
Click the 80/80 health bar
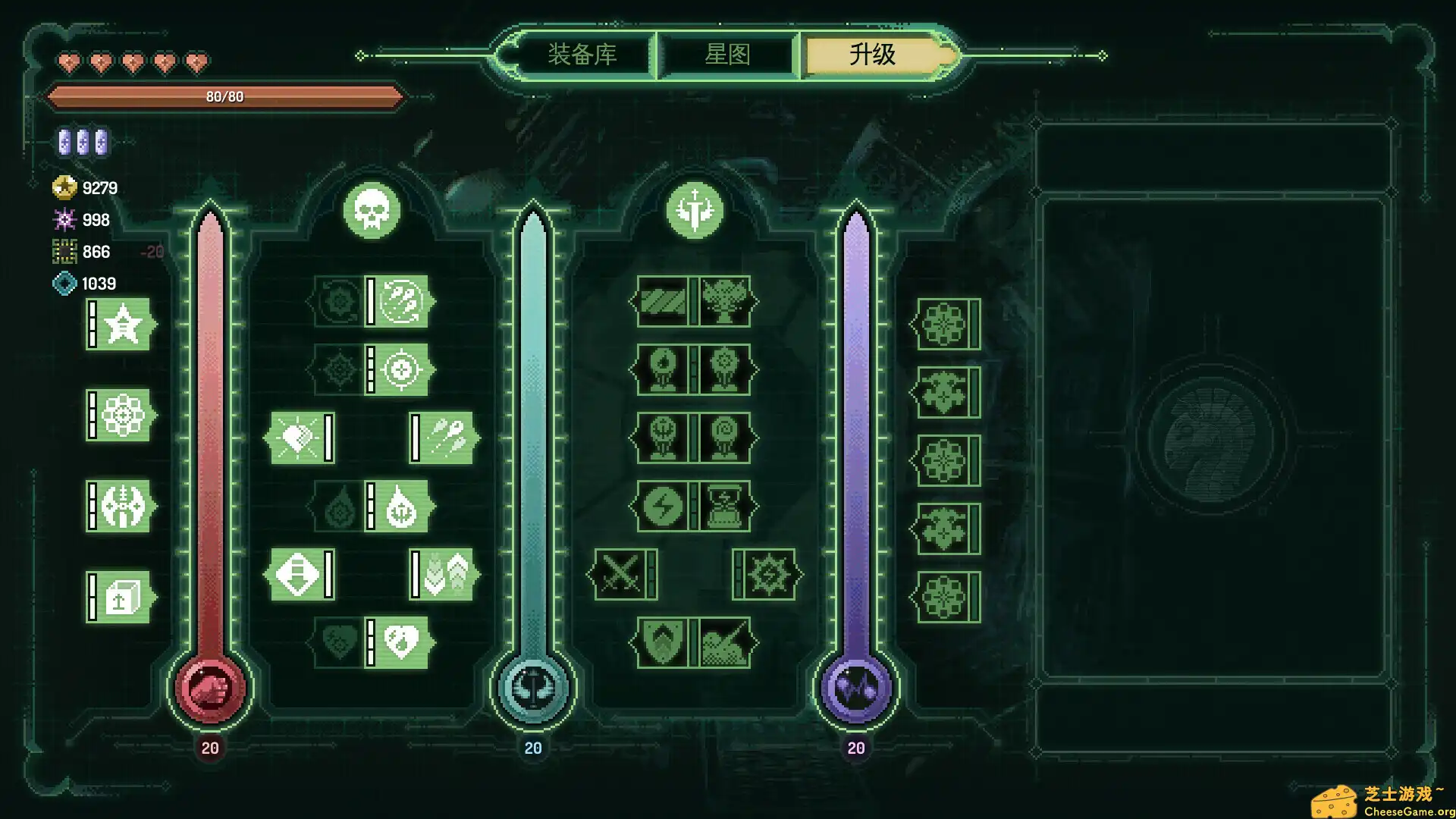point(225,97)
